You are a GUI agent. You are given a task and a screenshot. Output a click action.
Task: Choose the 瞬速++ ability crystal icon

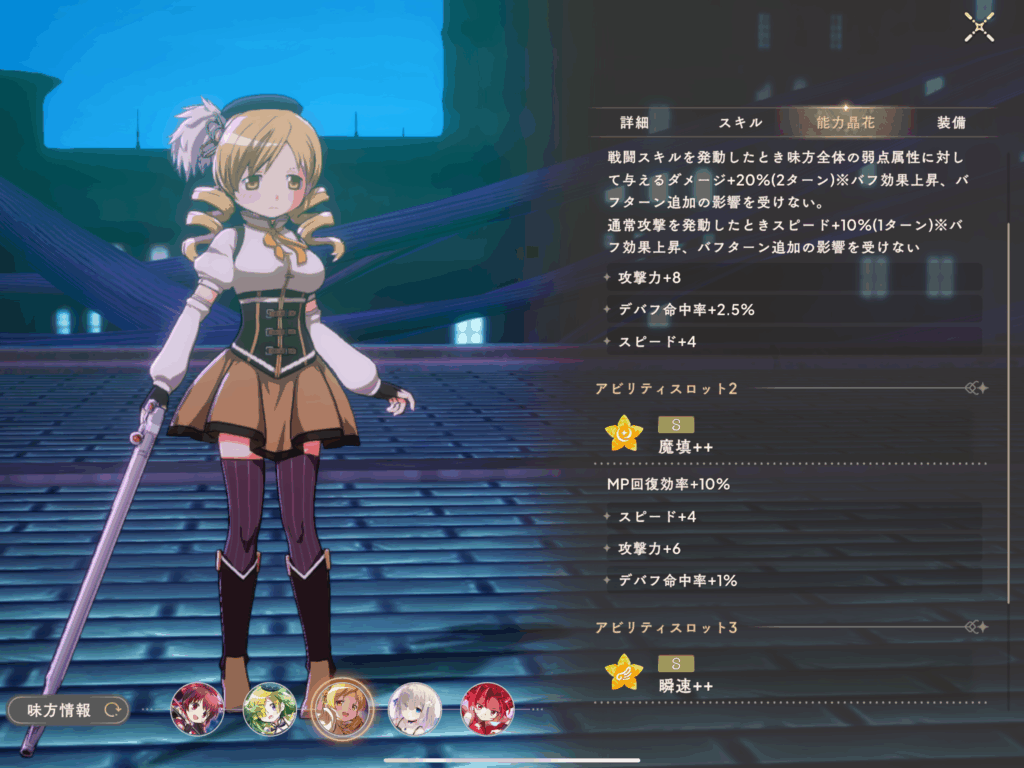click(624, 672)
